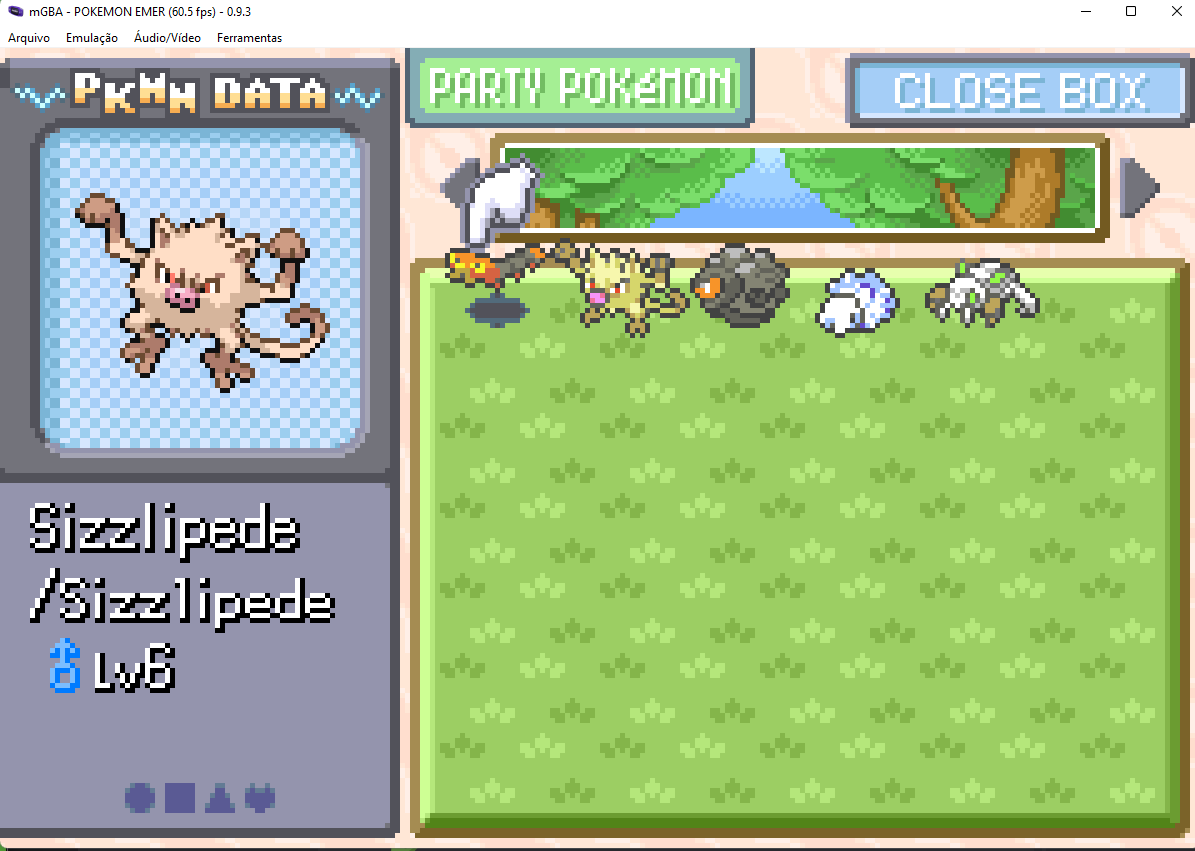The image size is (1195, 851).
Task: Close the mGBA emulator window
Action: click(1175, 11)
